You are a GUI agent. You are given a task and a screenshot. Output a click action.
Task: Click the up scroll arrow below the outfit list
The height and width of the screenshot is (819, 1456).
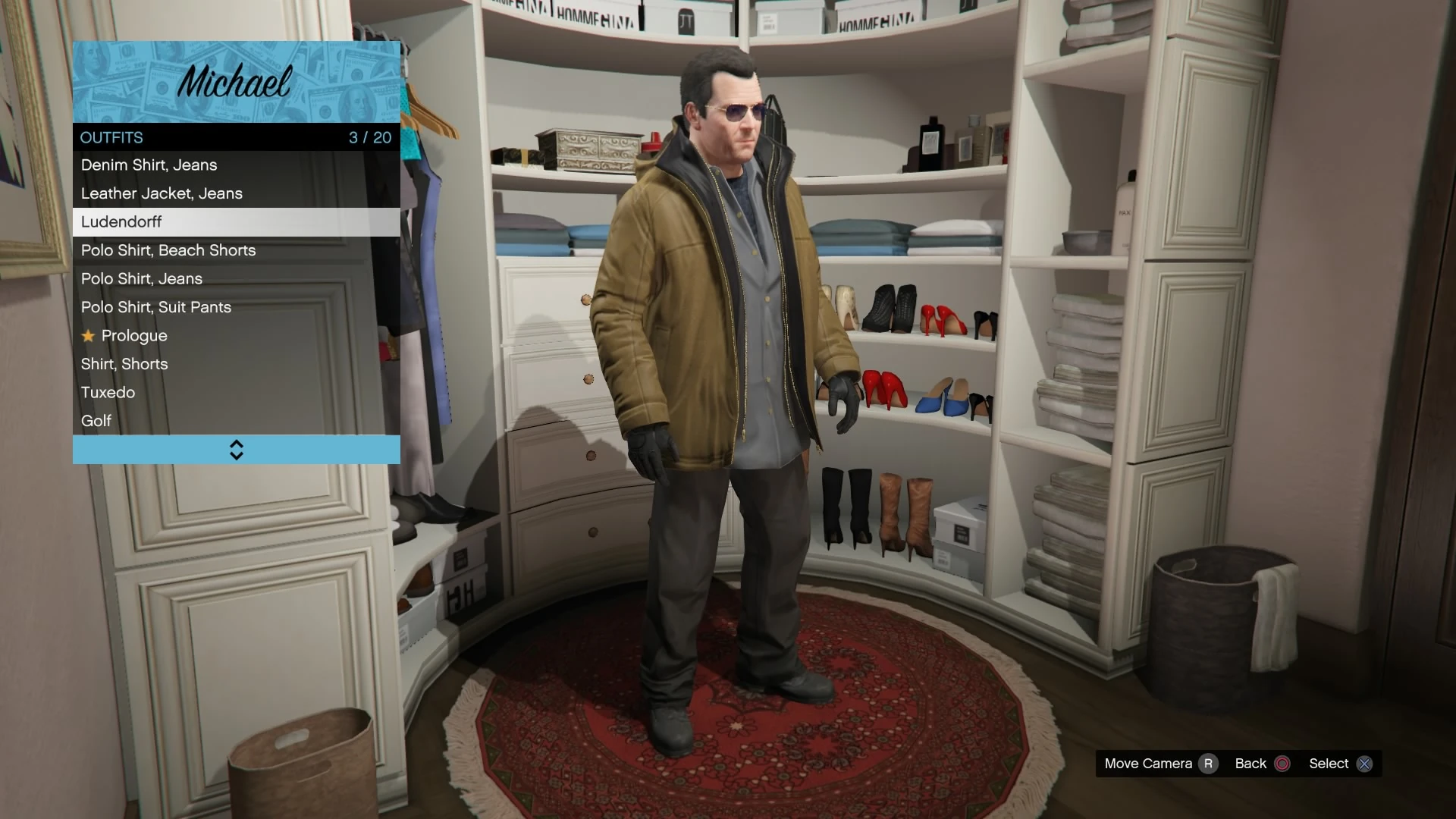tap(236, 444)
